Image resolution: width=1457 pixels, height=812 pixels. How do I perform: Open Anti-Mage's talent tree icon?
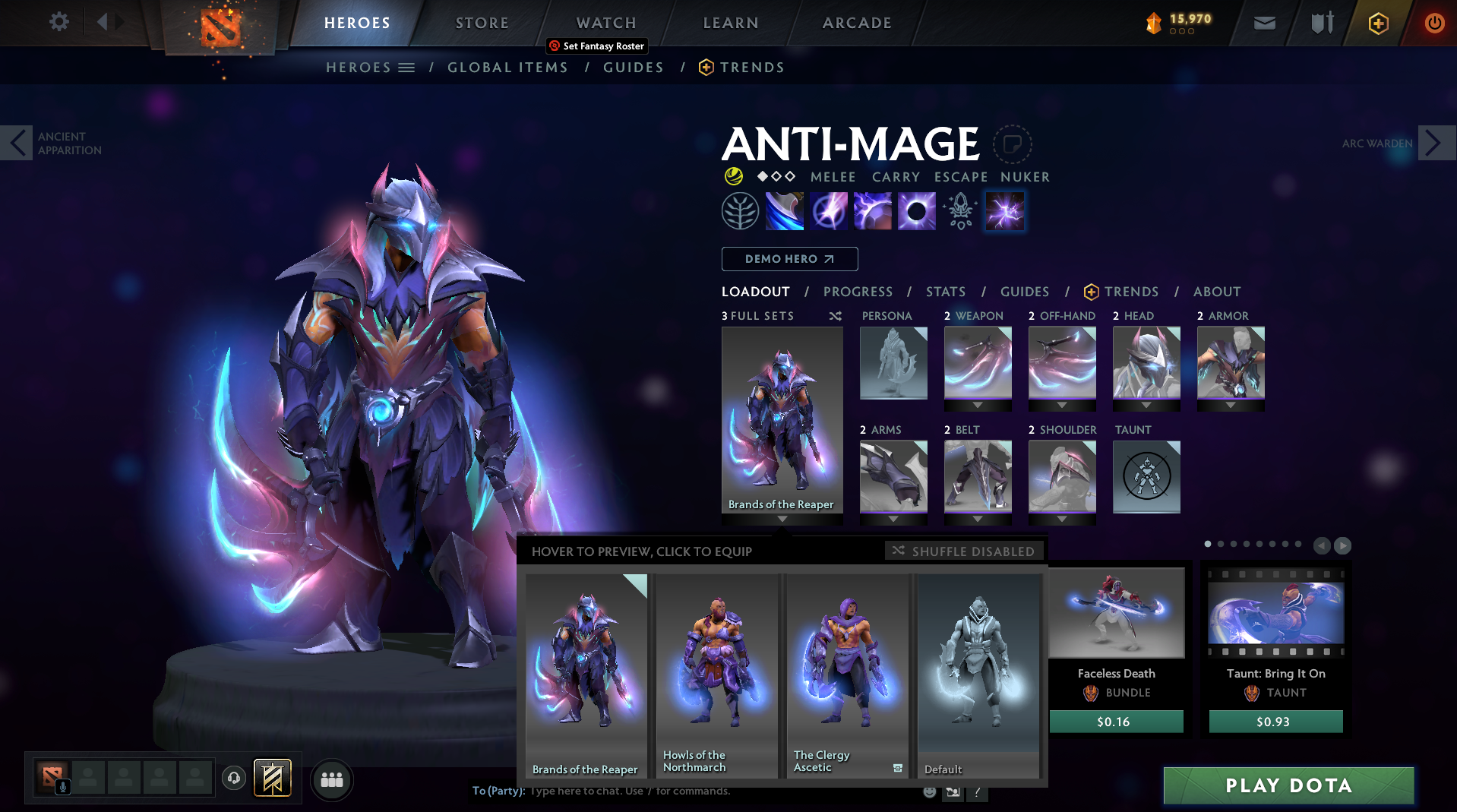pos(741,210)
